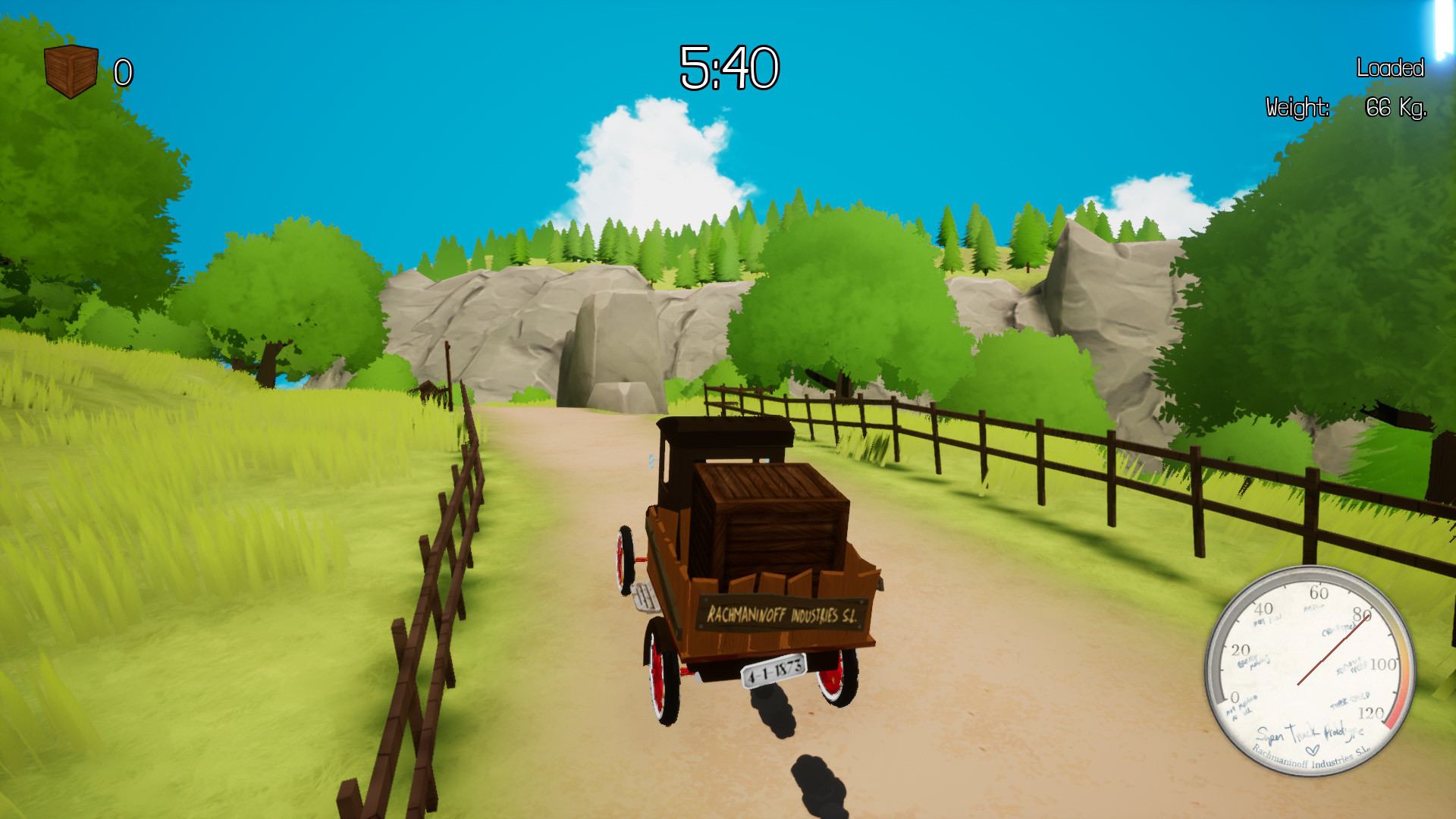Click the "Not Moving At All" gauge label
Viewport: 1456px width, 819px height.
point(1241,708)
